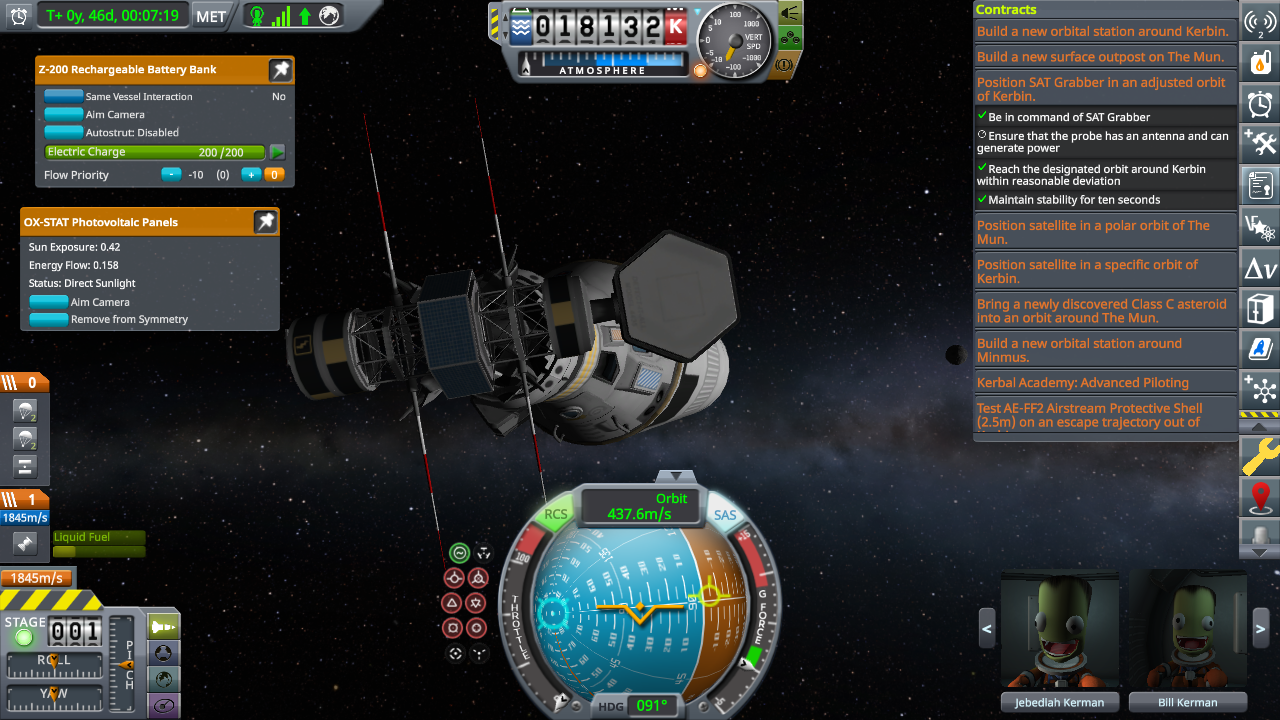Toggle the RCS indicator on the navball
The height and width of the screenshot is (720, 1280).
[x=556, y=514]
